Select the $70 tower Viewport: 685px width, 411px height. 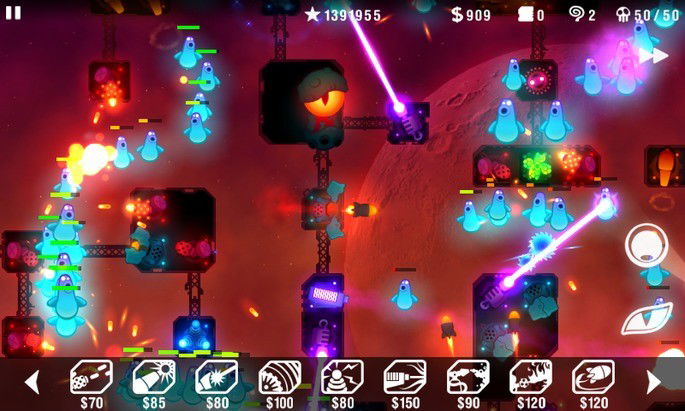tap(90, 378)
